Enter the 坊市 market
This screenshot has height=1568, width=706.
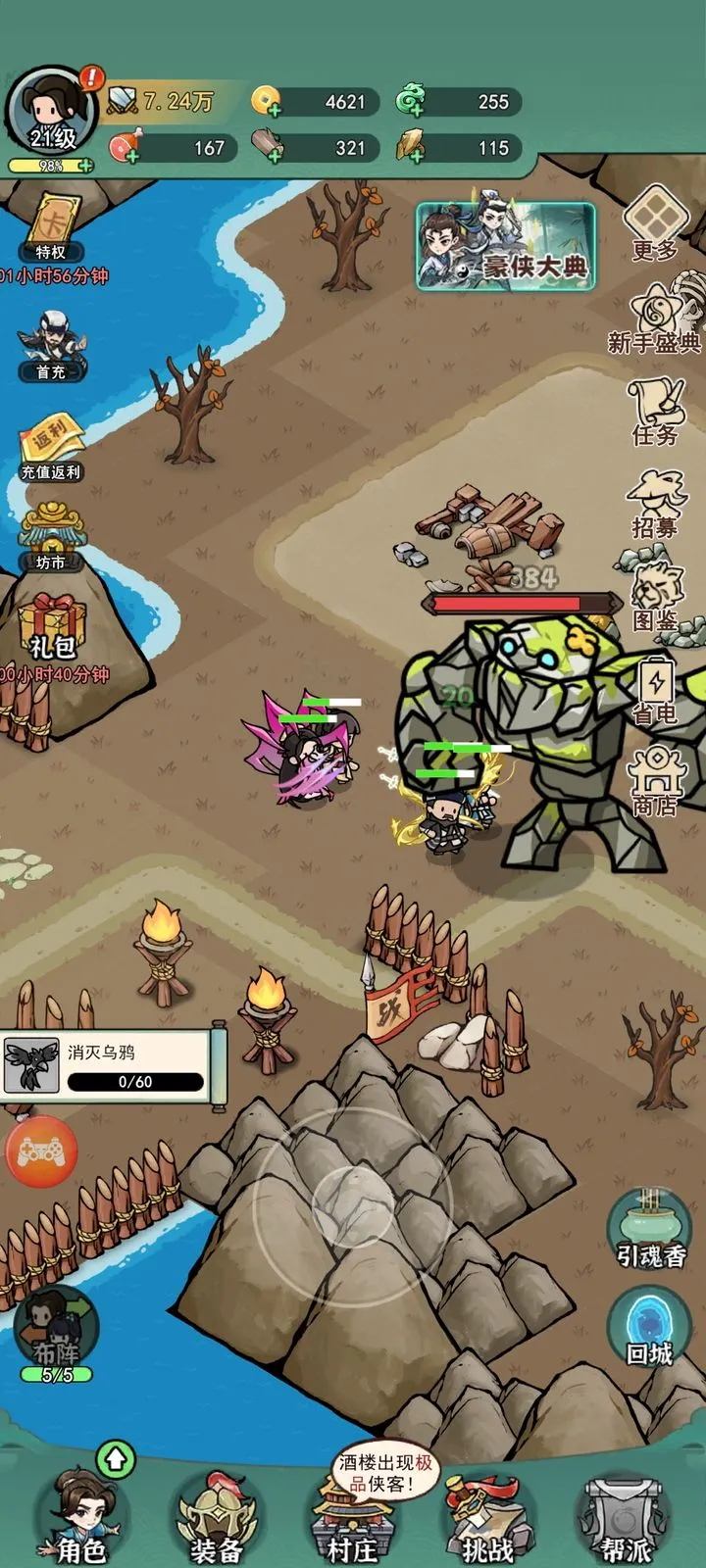[51, 537]
